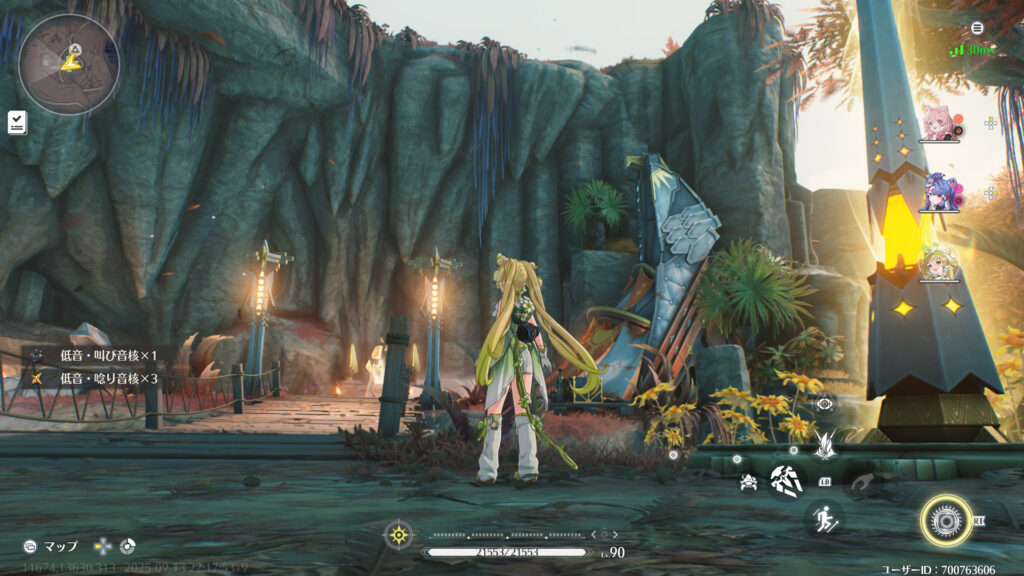Open the menu icon above the ping display
Screen dimensions: 1024x576
click(x=977, y=28)
